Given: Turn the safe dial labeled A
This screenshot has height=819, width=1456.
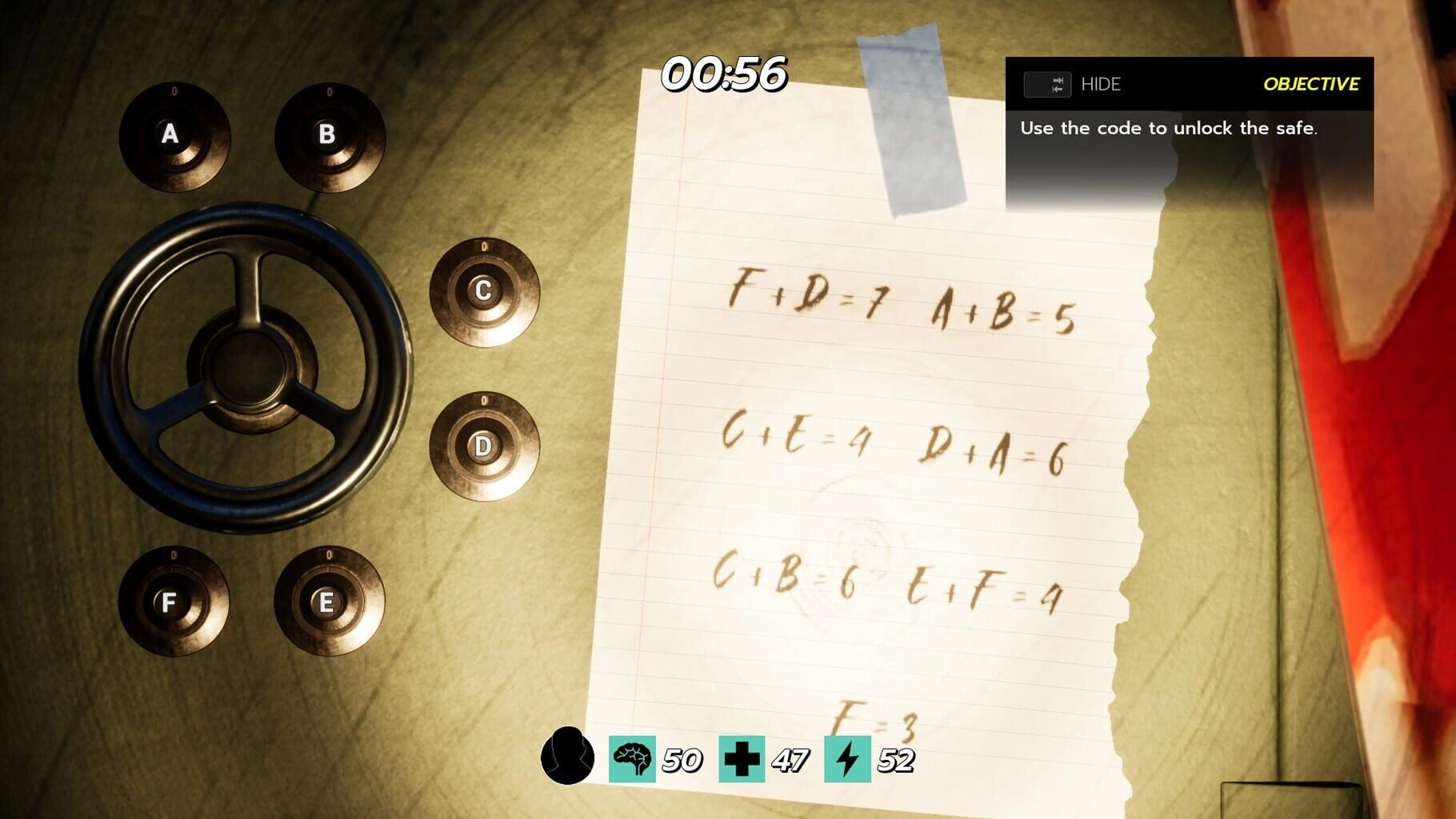Looking at the screenshot, I should [x=174, y=136].
